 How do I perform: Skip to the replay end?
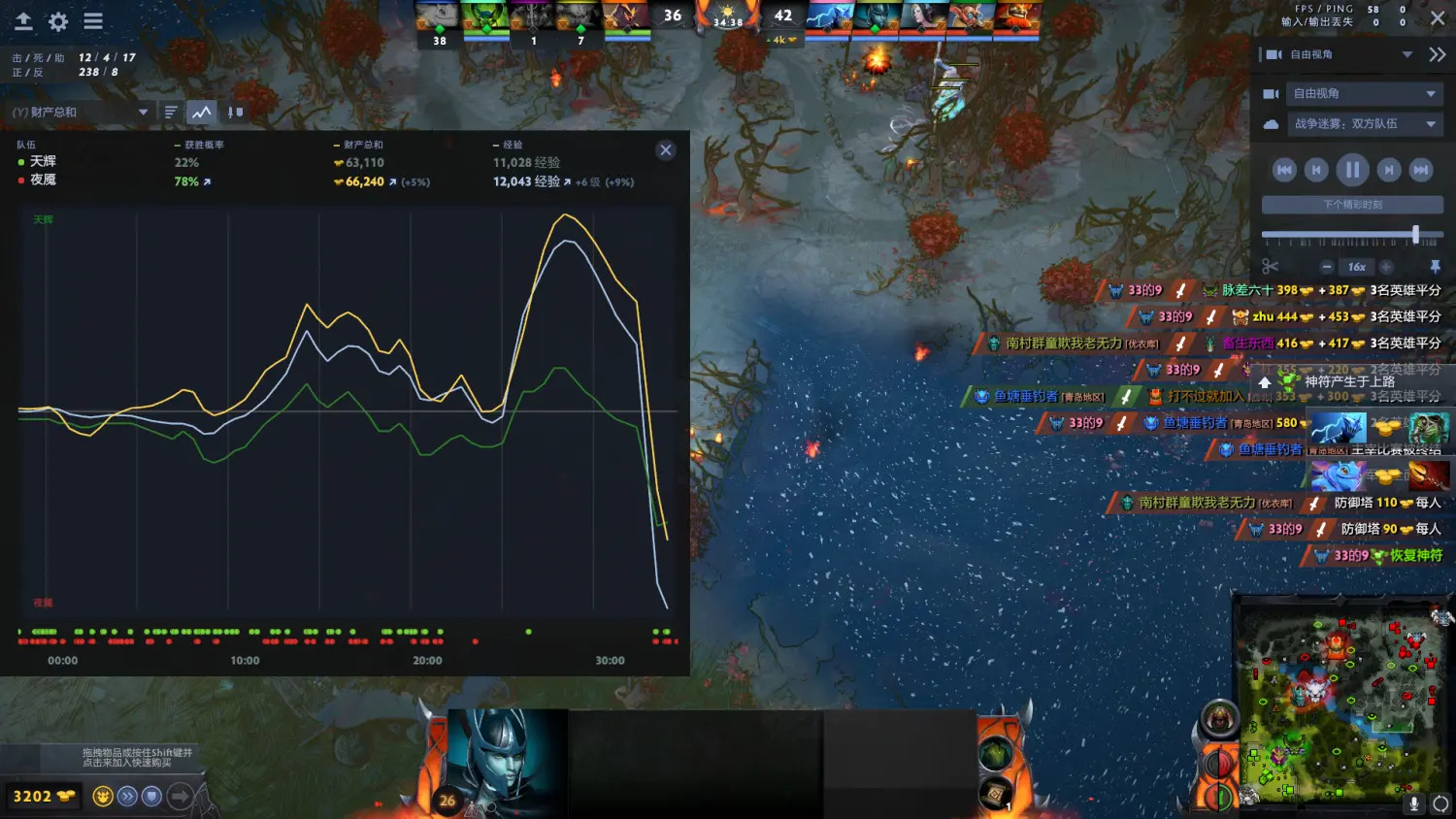tap(1421, 170)
